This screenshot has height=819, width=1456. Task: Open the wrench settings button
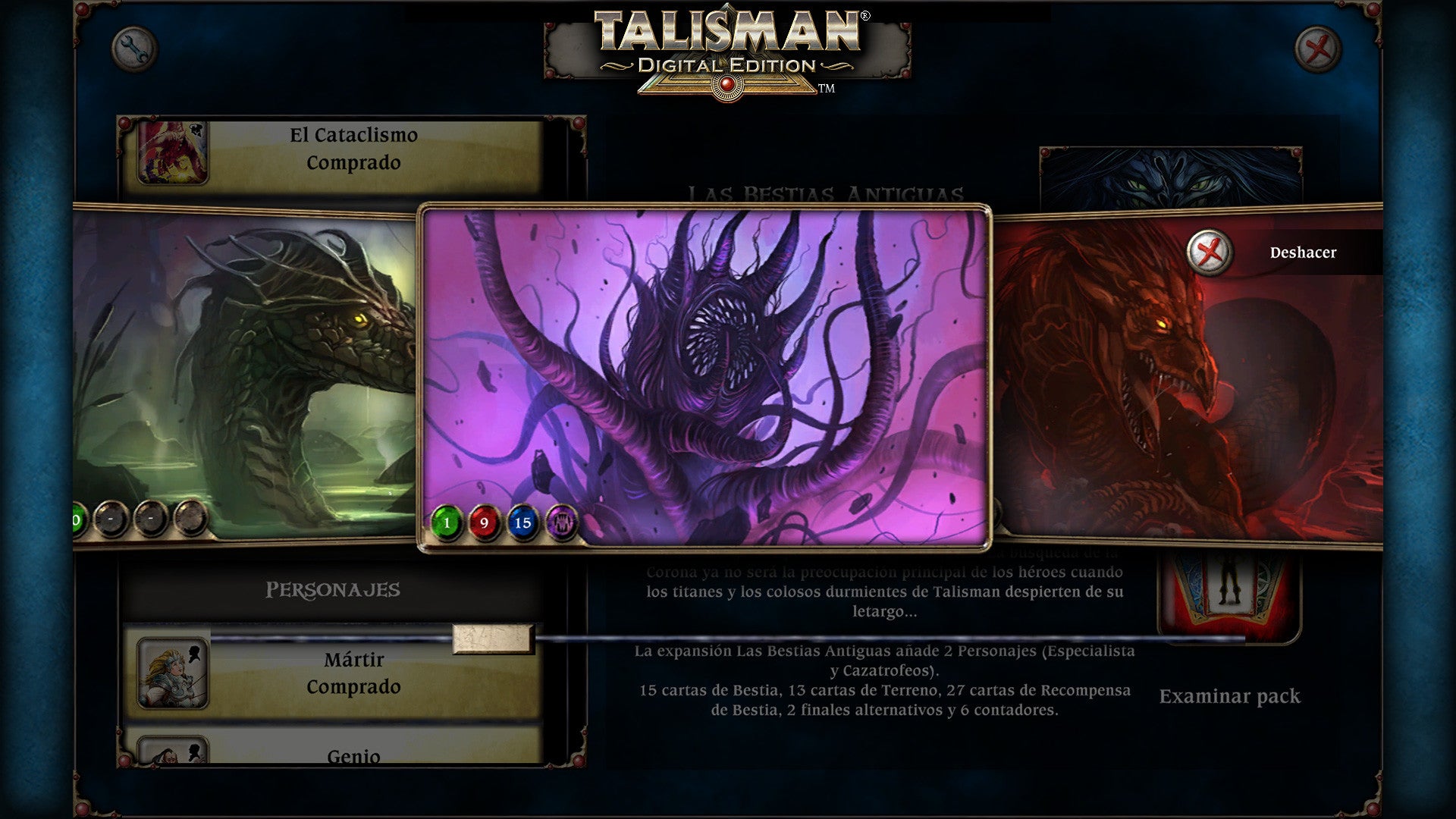click(134, 50)
